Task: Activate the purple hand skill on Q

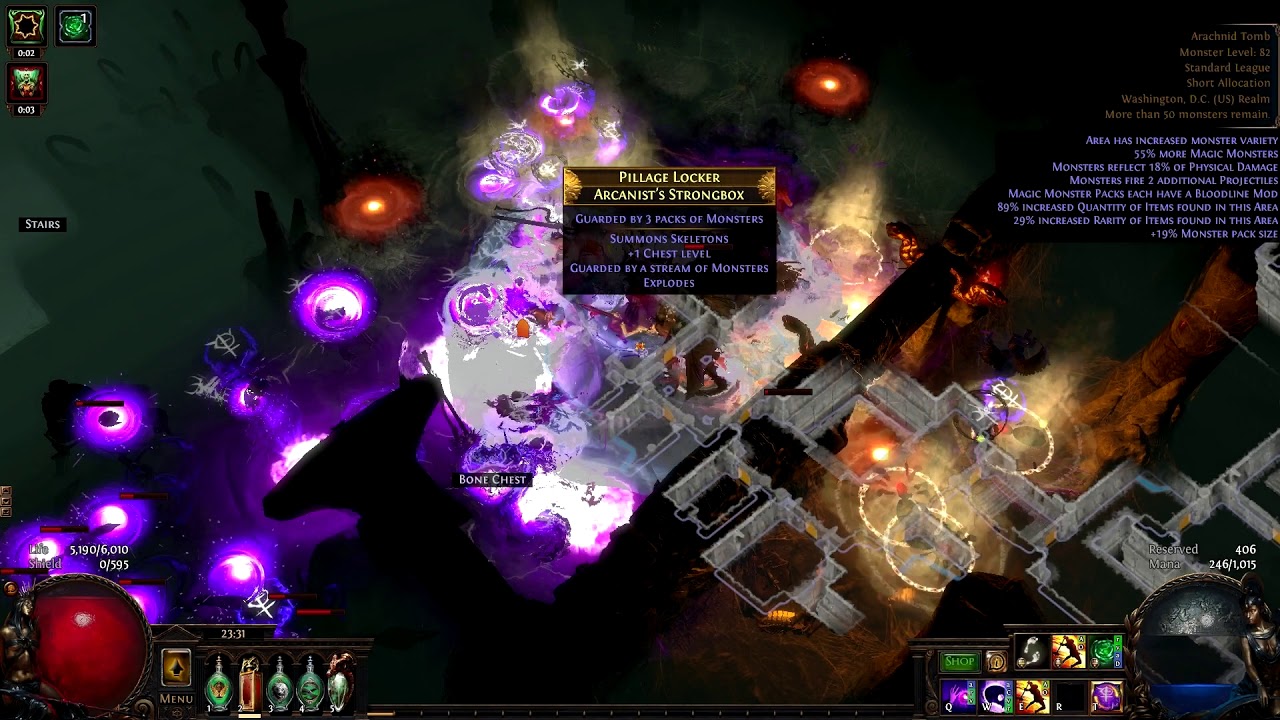Action: pyautogui.click(x=958, y=695)
